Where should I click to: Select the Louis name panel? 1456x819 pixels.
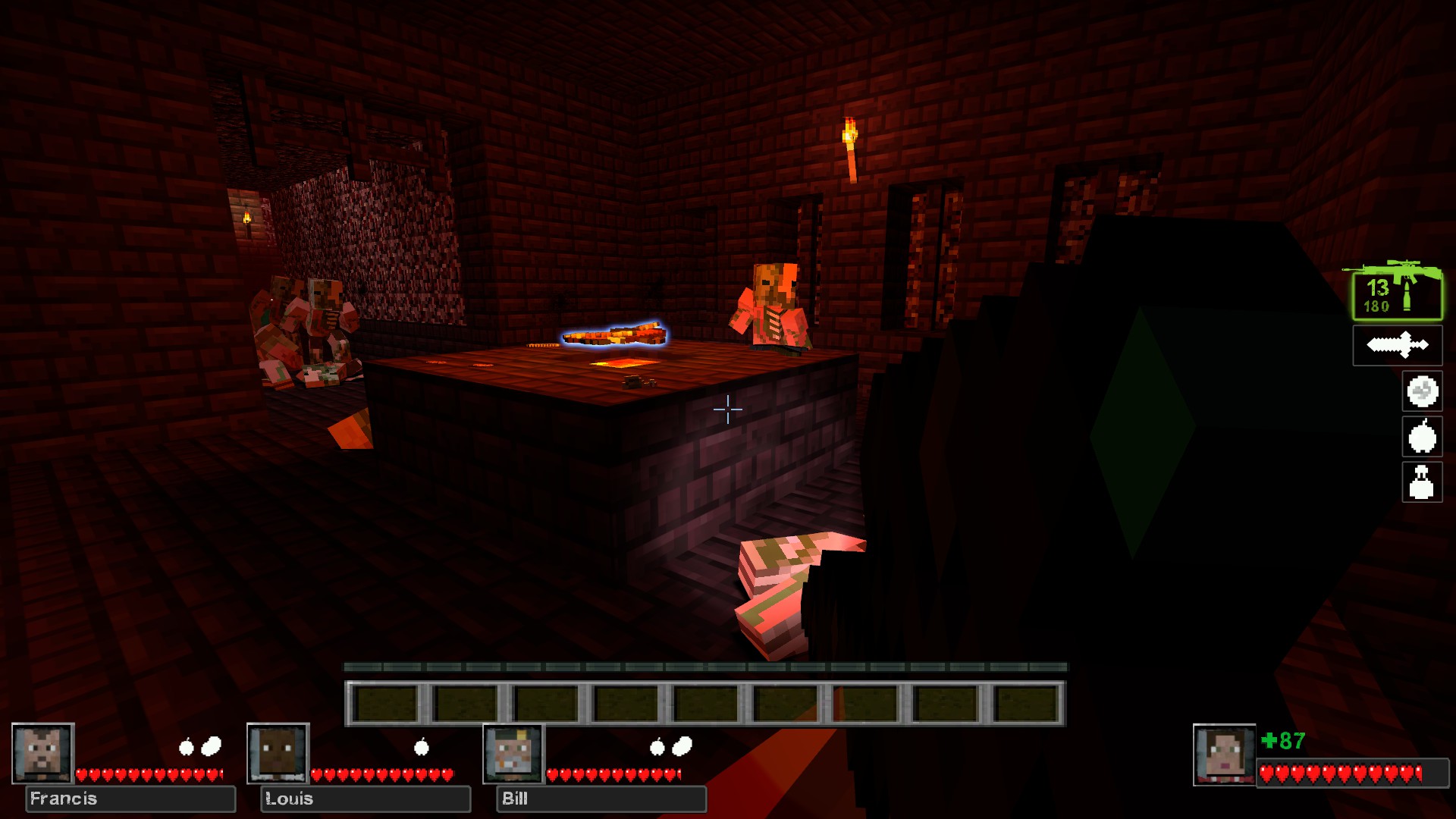click(x=366, y=799)
